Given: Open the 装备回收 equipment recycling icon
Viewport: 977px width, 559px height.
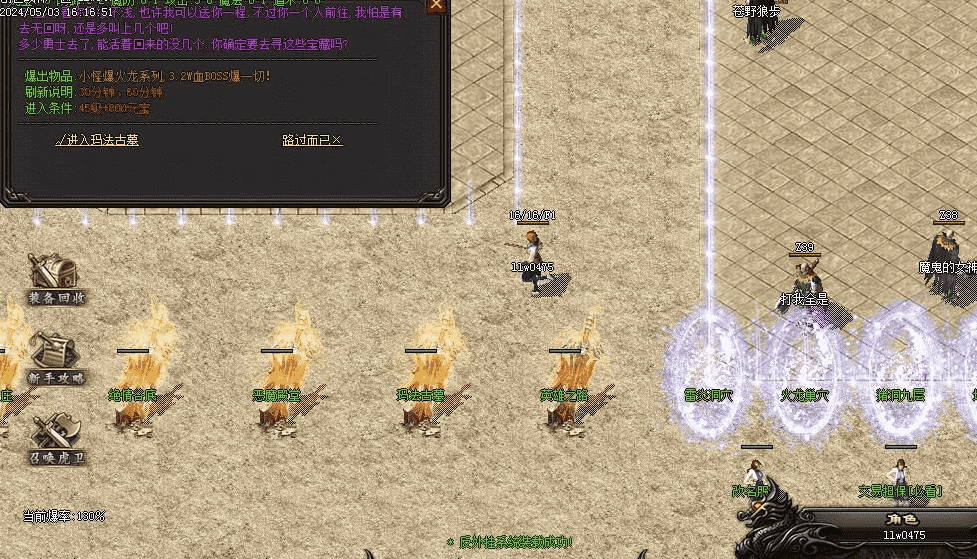Looking at the screenshot, I should click(x=55, y=278).
